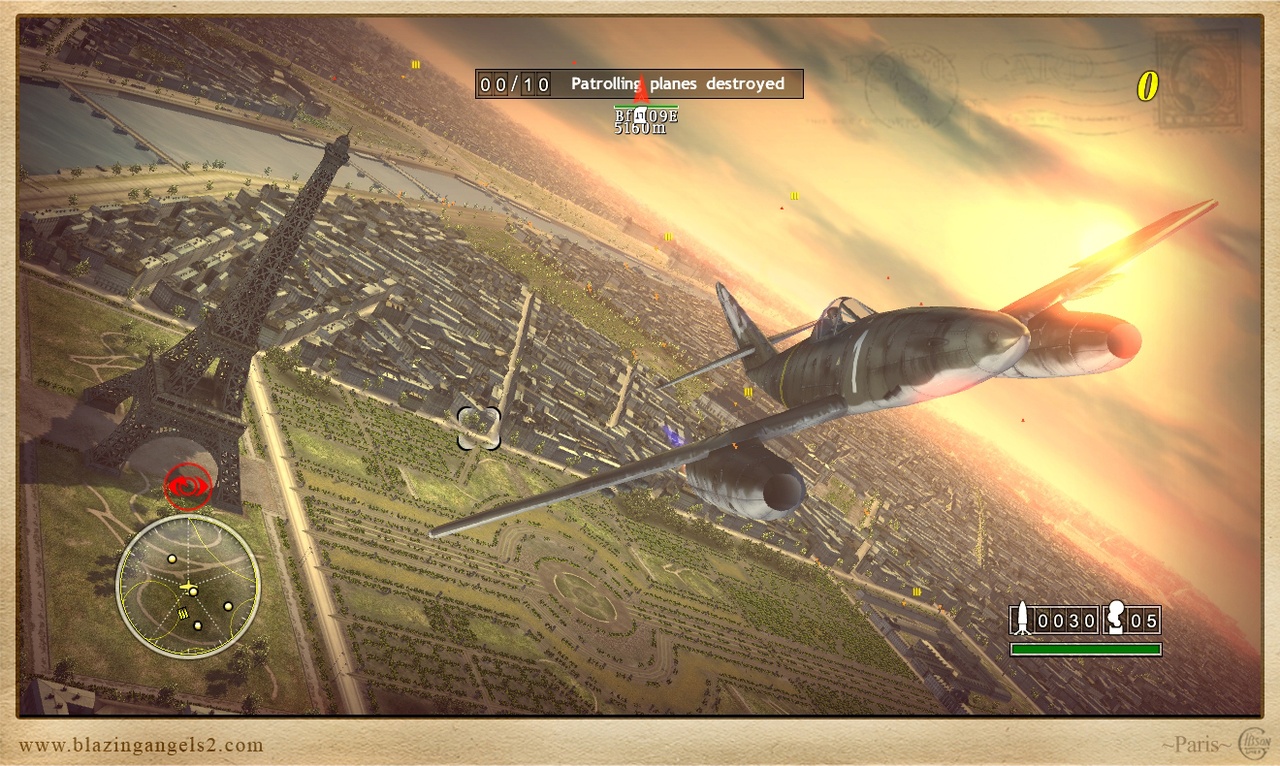Select the player plane icon on the radar
The height and width of the screenshot is (766, 1280).
188,587
